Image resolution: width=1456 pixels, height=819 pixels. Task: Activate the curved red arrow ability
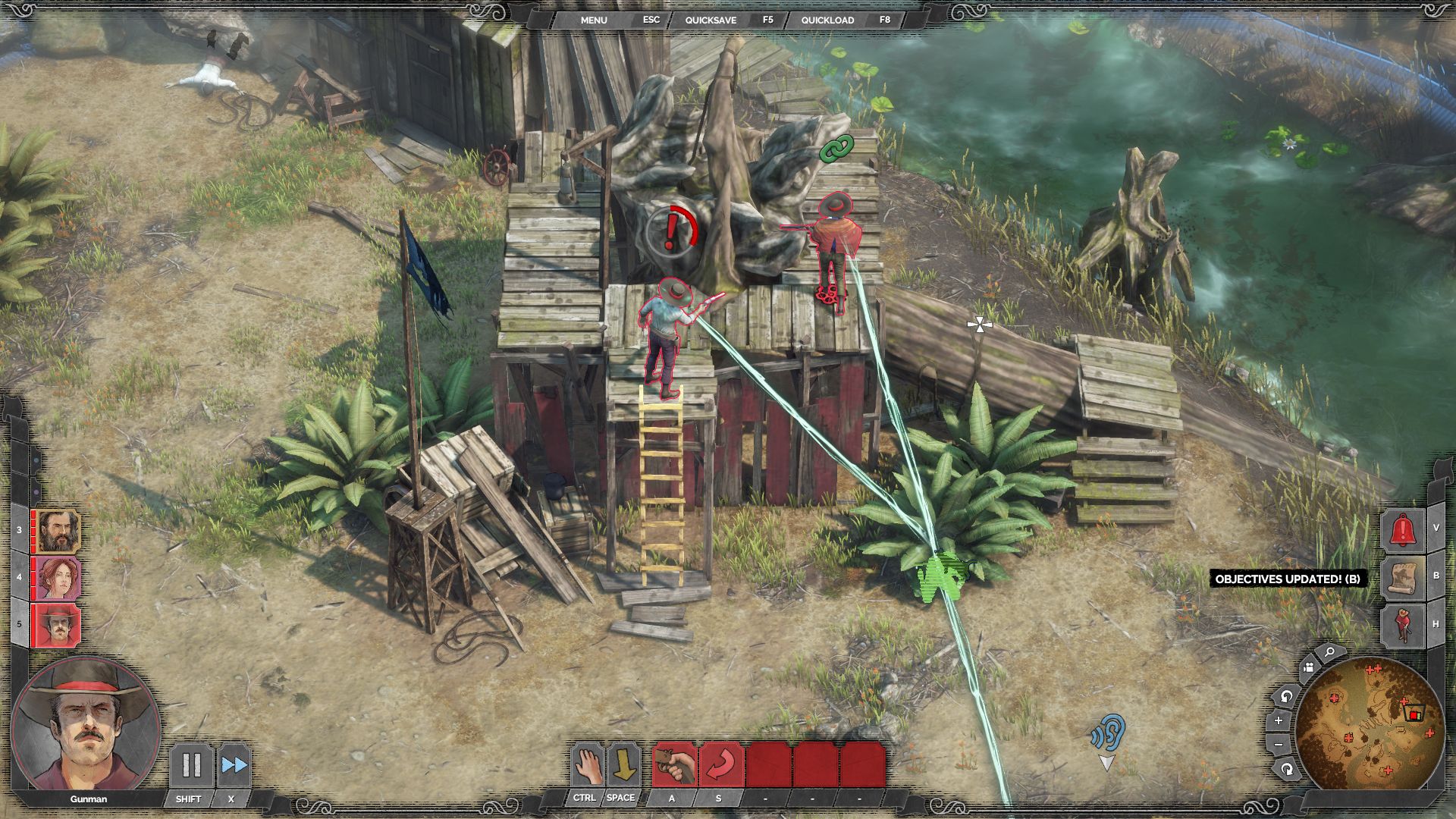coord(720,765)
